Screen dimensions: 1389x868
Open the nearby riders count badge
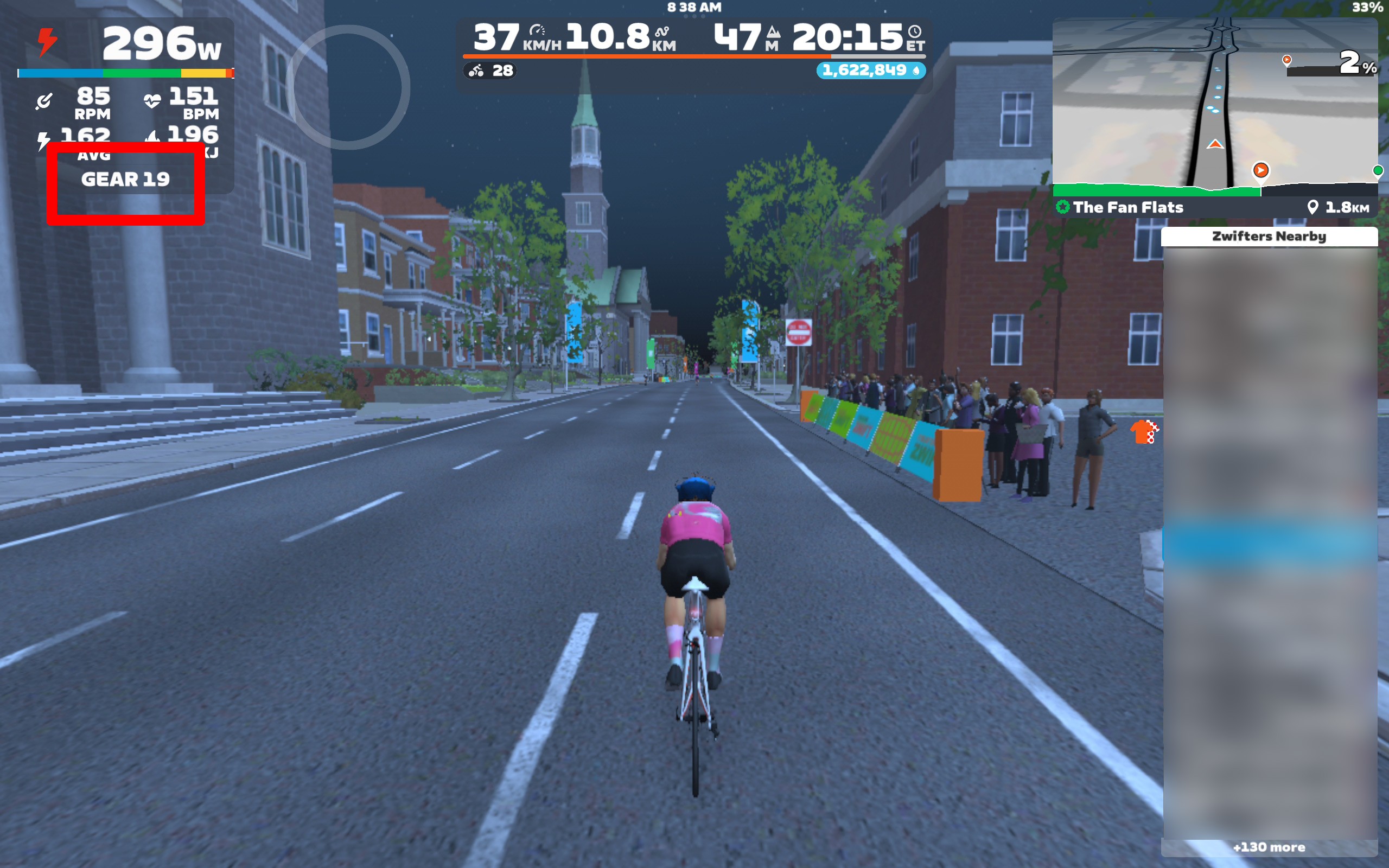490,71
